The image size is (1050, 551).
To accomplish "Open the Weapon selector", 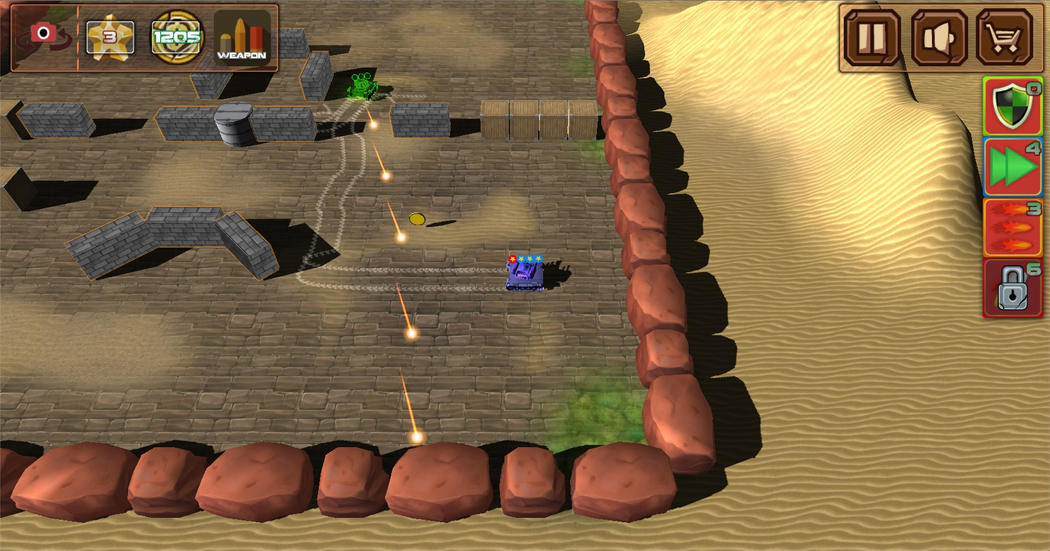I will [x=242, y=37].
